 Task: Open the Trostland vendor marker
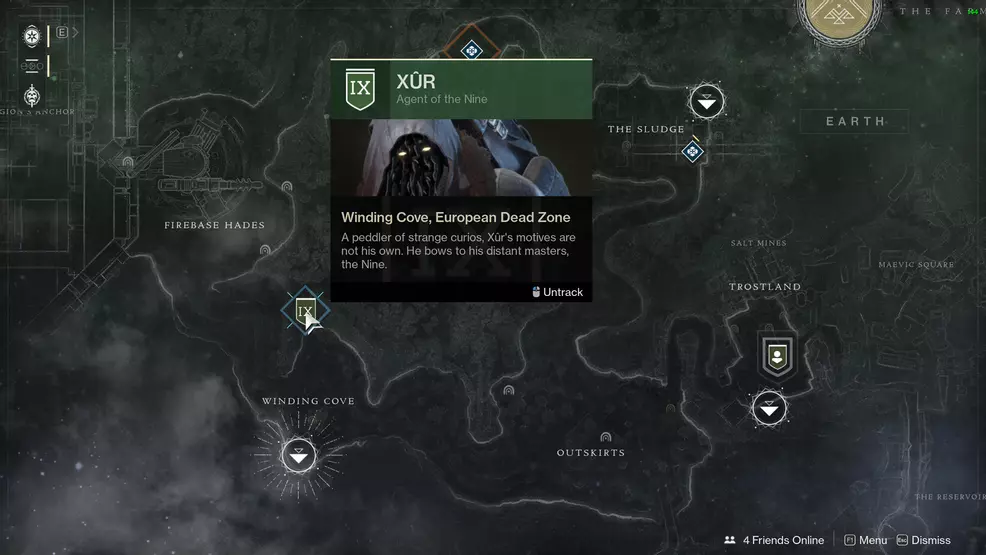(776, 355)
